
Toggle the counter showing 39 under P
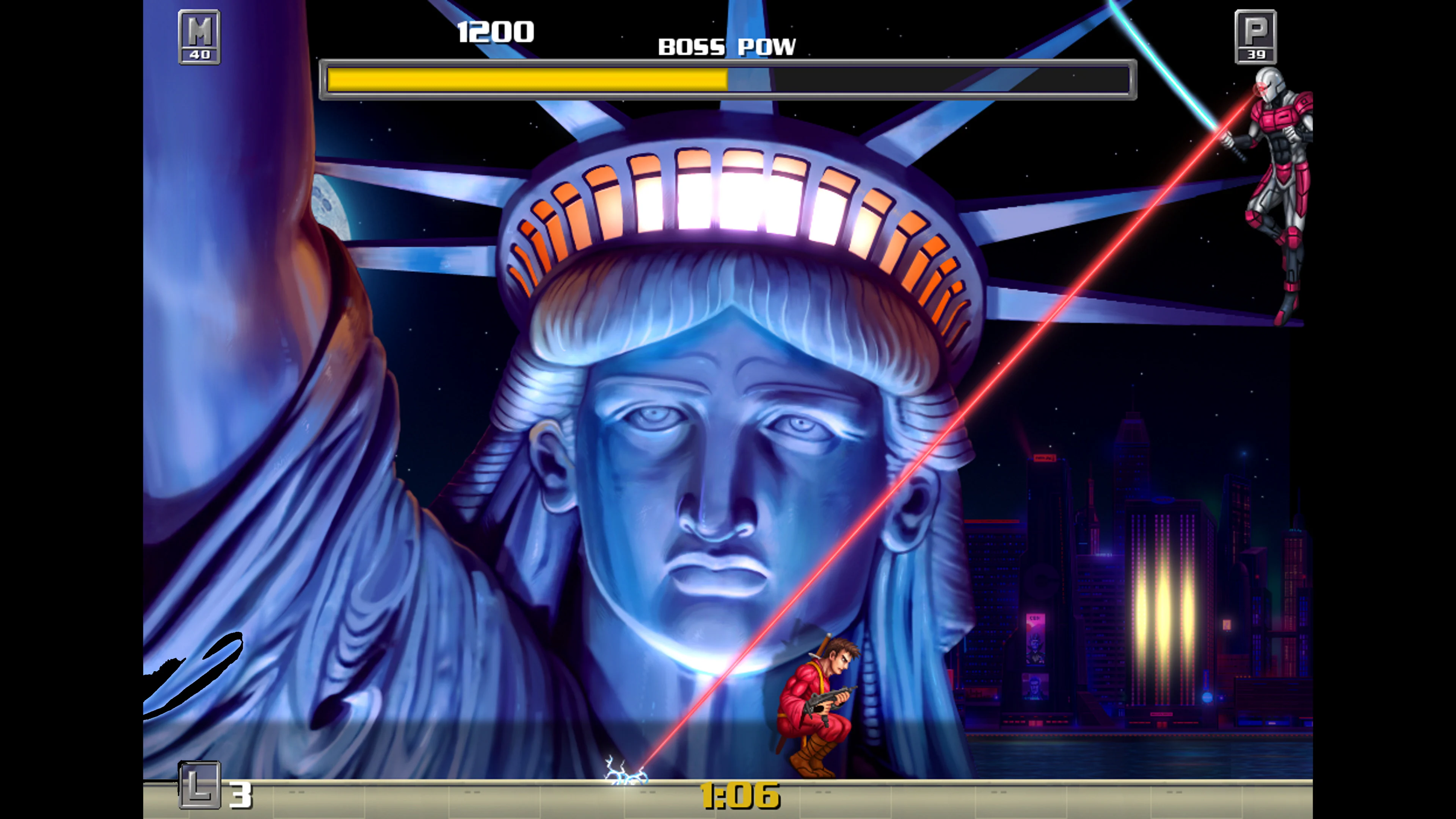[x=1257, y=55]
